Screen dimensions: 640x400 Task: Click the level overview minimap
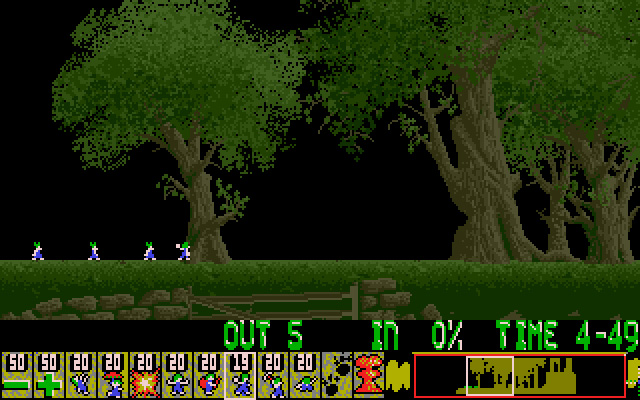pos(519,375)
